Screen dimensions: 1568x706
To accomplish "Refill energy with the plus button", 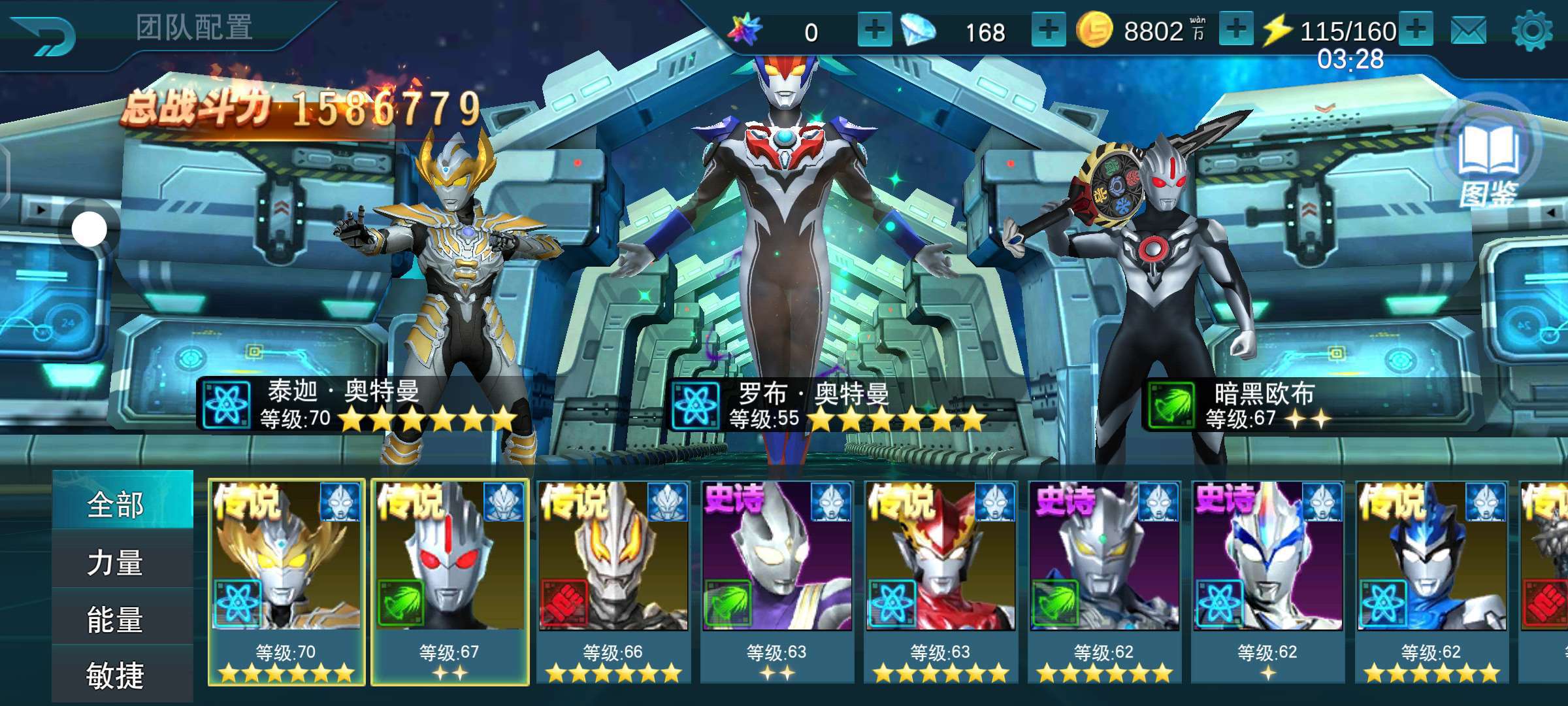I will (x=1415, y=30).
